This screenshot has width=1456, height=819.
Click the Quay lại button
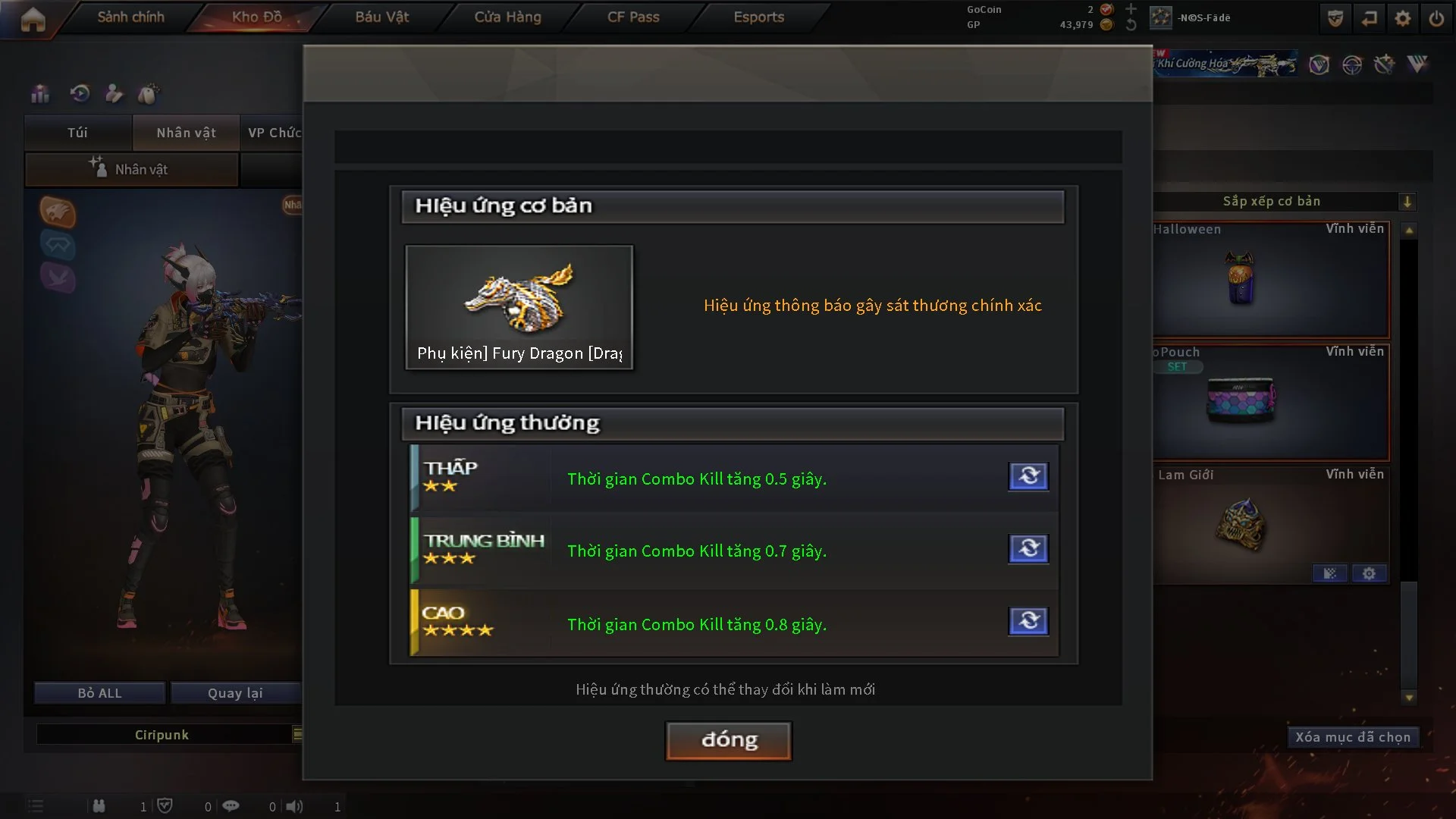[x=235, y=693]
